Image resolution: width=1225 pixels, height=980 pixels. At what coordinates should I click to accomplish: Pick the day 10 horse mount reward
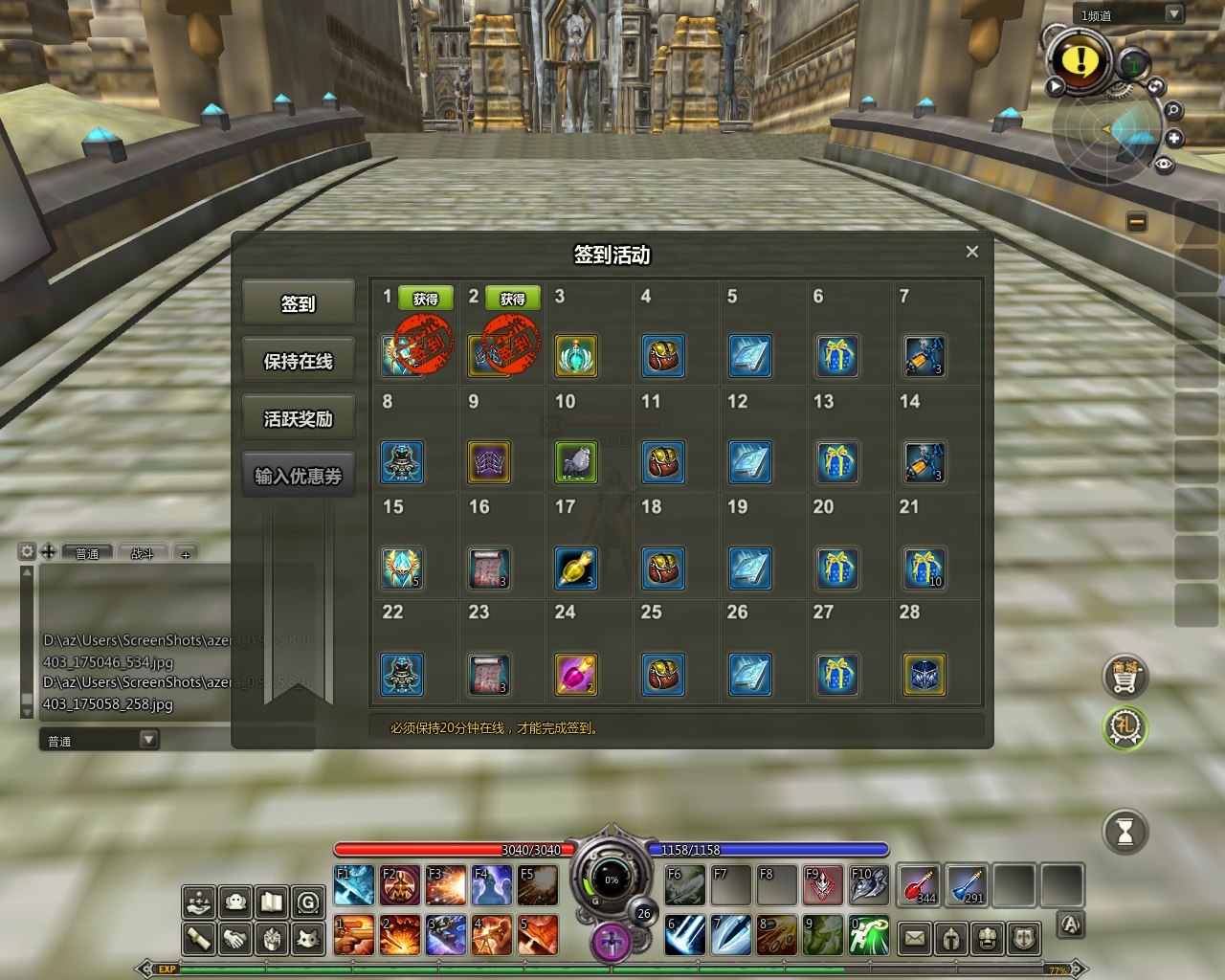(x=576, y=462)
